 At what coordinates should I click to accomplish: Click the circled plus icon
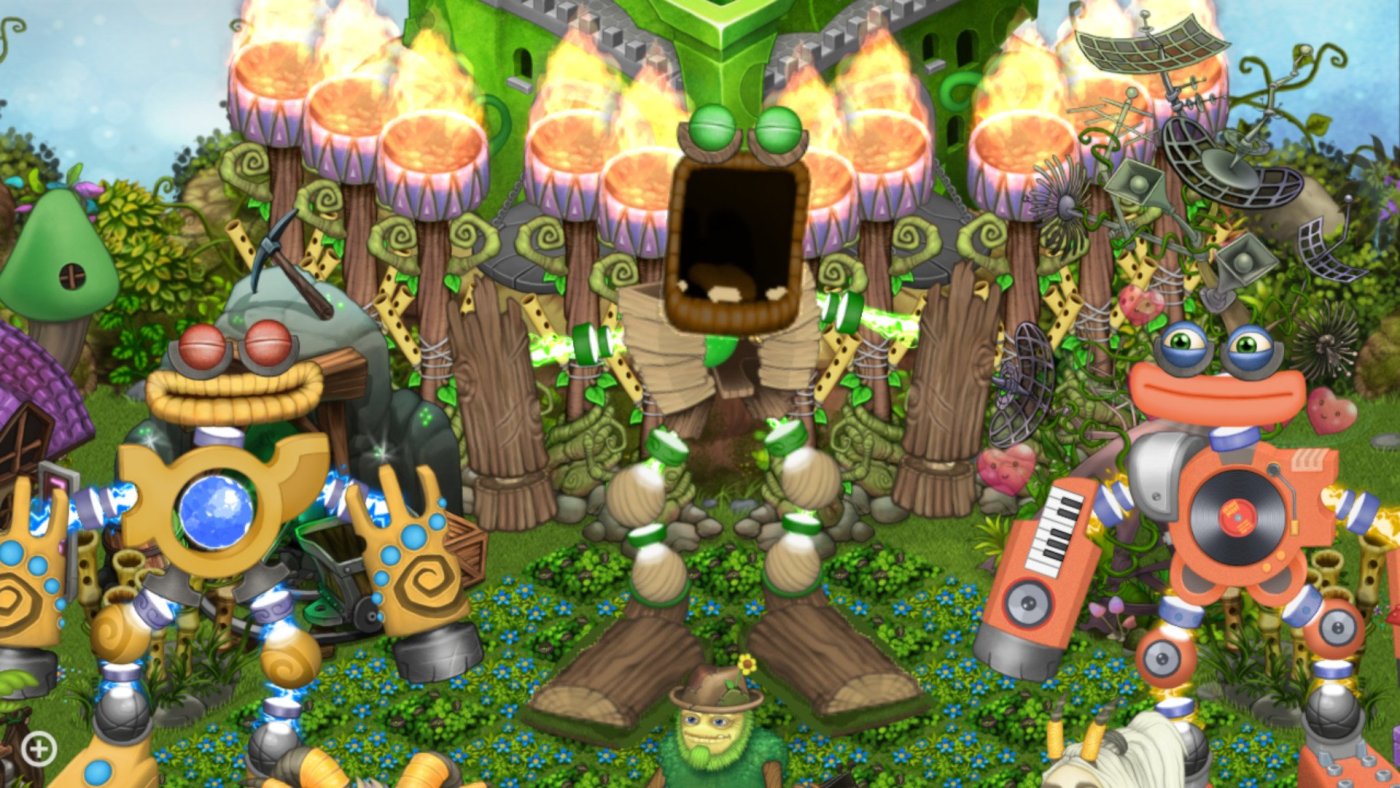click(39, 748)
